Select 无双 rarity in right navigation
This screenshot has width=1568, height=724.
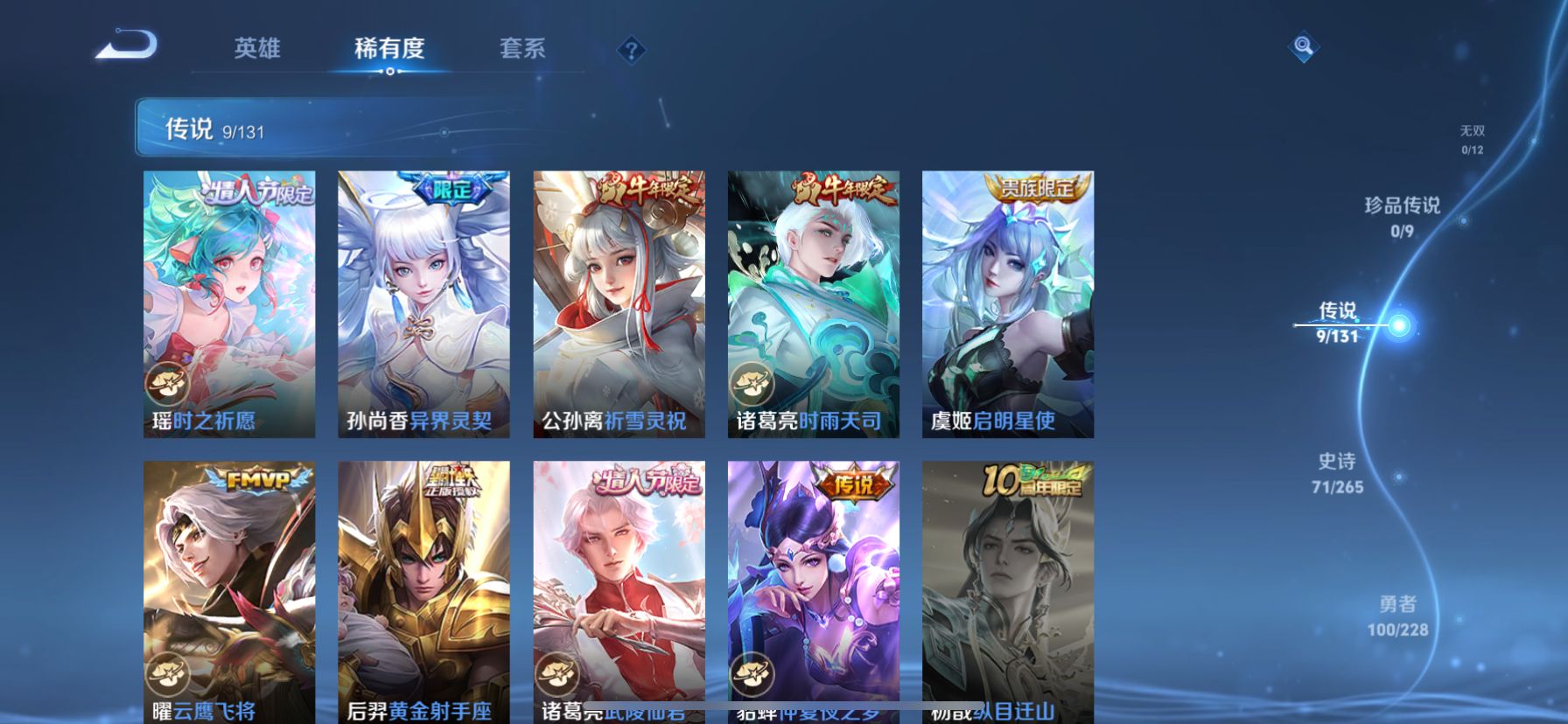[1473, 137]
